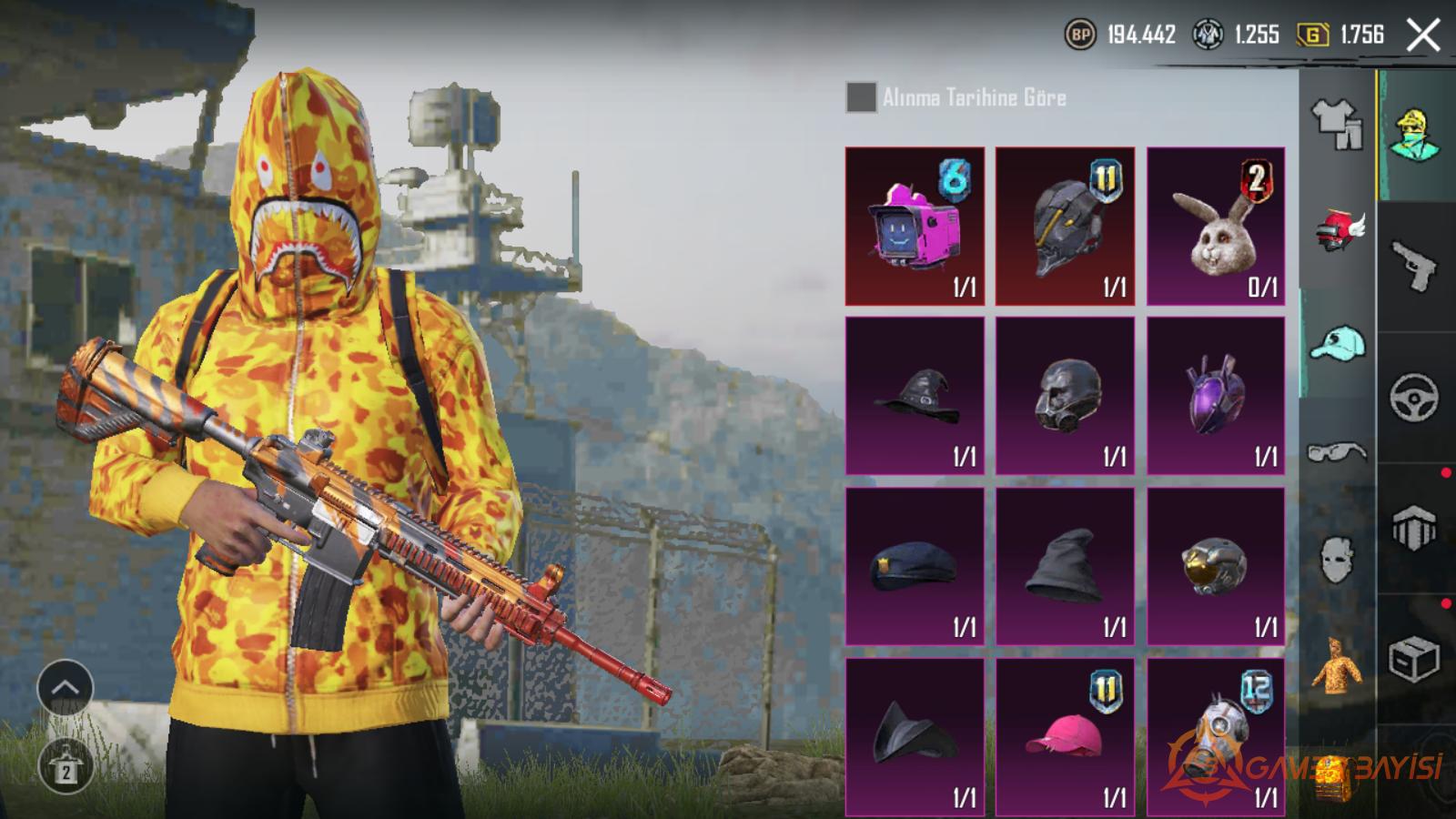1456x819 pixels.
Task: Select the pink TV head item
Action: (915, 227)
